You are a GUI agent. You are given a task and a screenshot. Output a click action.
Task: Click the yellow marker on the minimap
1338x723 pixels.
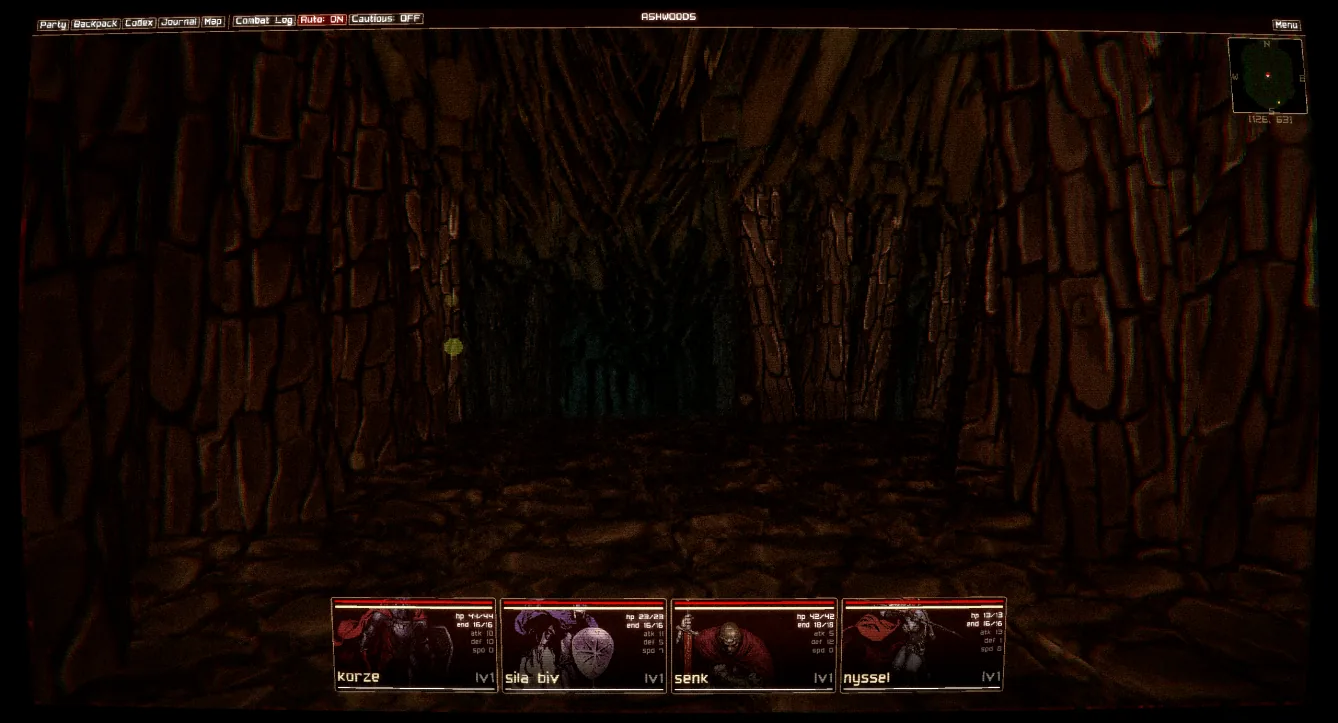pos(1279,102)
